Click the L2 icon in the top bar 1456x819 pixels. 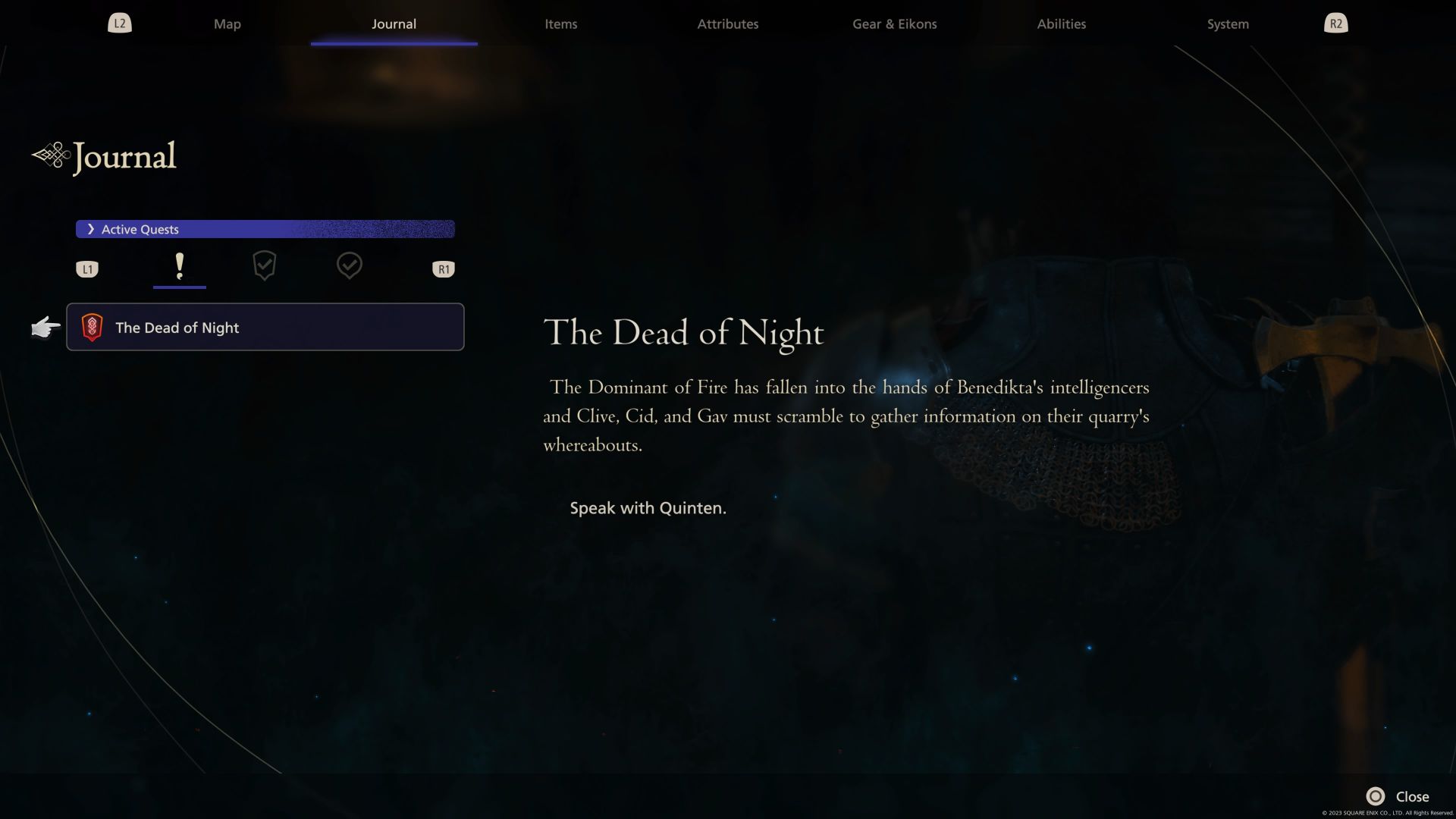(119, 23)
